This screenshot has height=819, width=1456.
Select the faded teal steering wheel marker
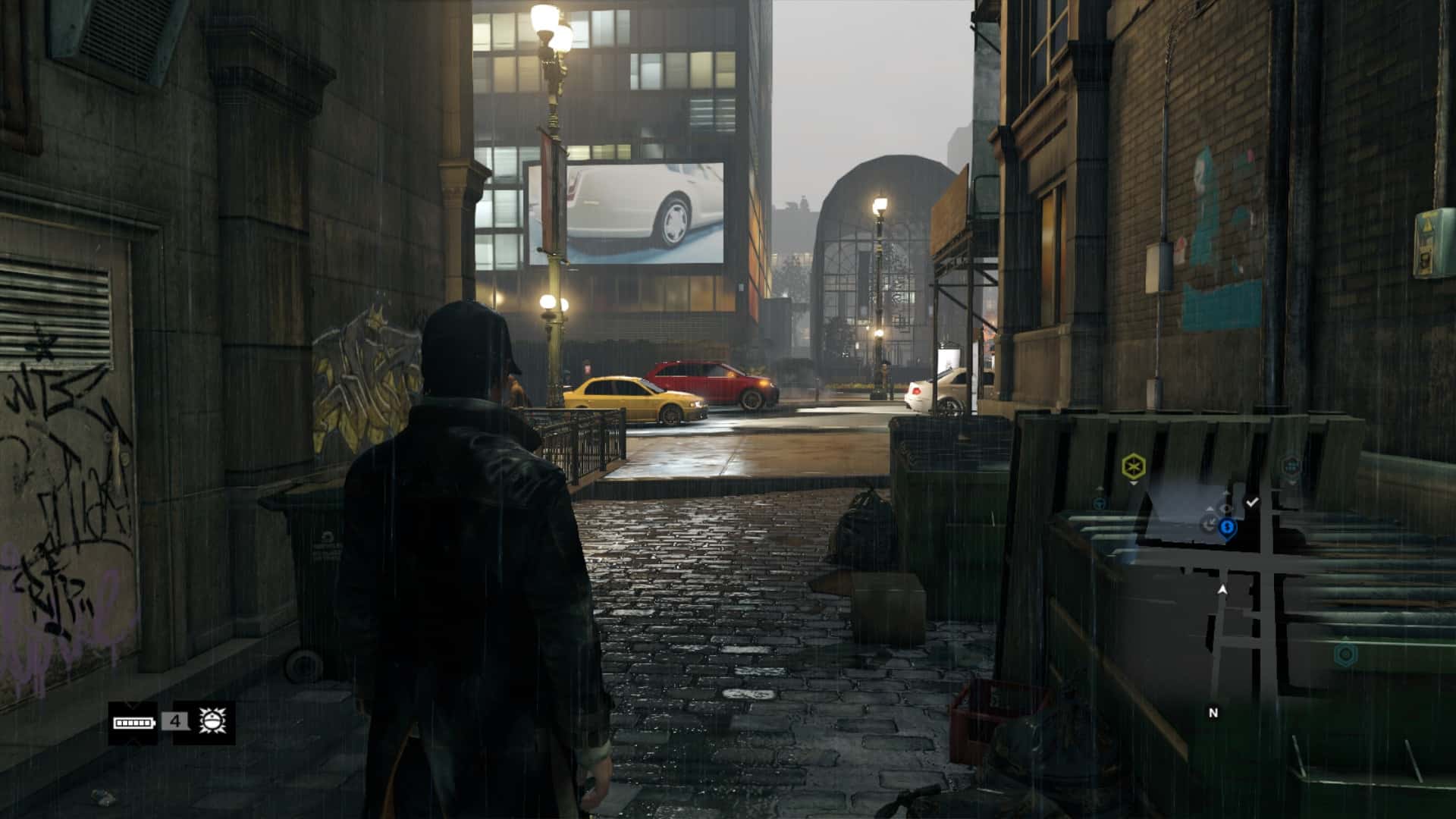click(x=1100, y=502)
